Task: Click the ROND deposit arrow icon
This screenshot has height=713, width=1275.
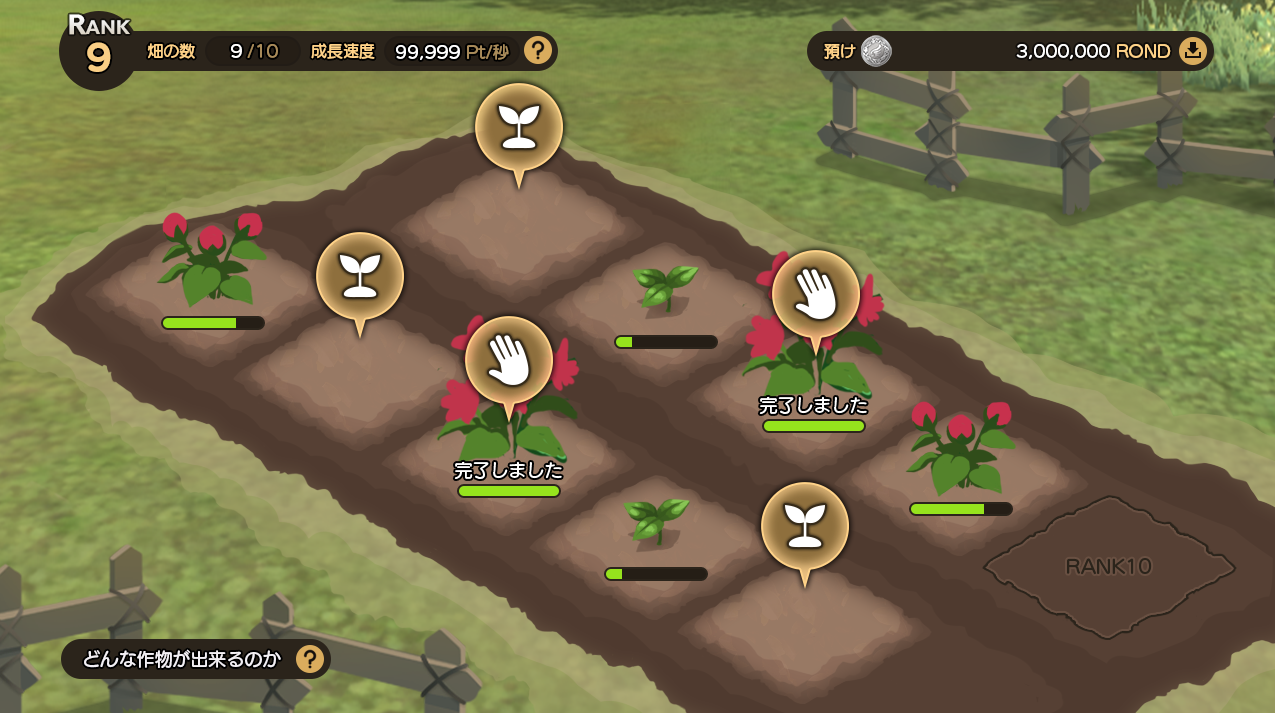Action: (1192, 51)
